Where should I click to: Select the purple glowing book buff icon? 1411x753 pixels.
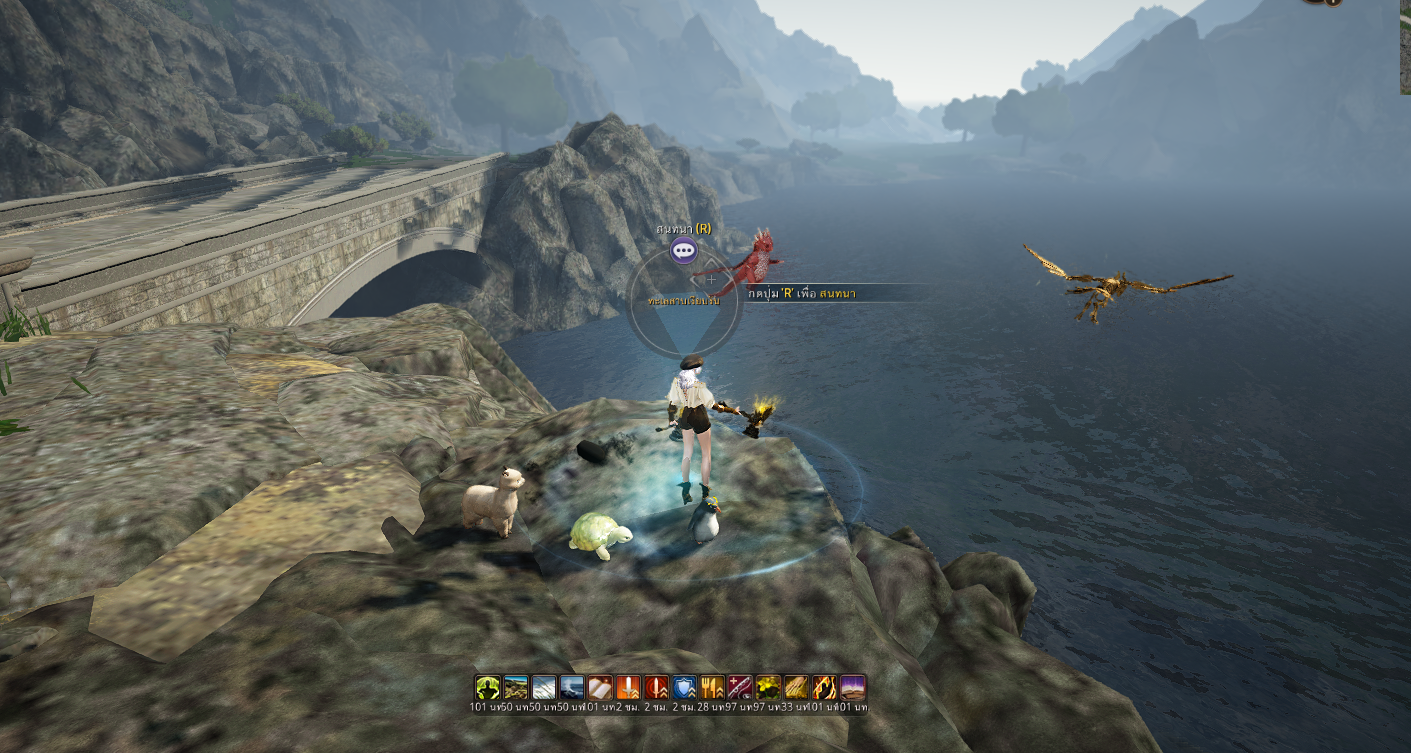pos(852,687)
